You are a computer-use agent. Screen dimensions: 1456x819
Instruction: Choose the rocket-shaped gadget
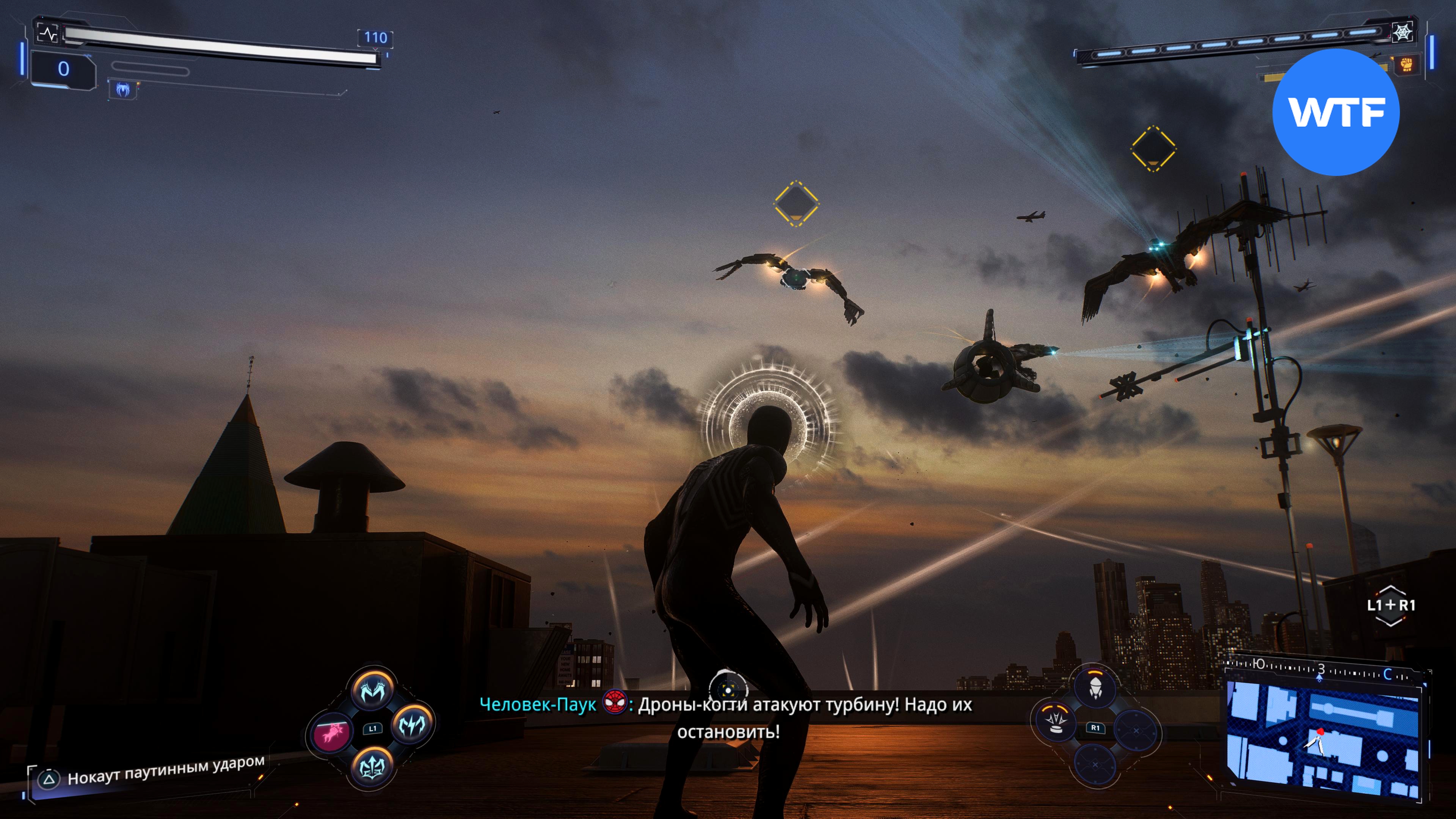pos(1095,688)
